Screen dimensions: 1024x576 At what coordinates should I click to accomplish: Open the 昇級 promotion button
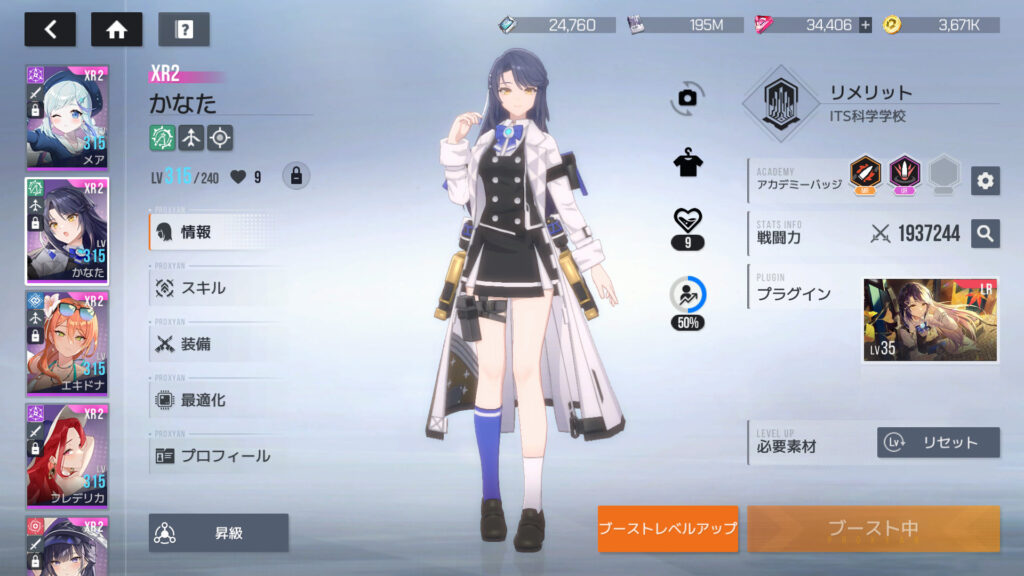pos(219,533)
